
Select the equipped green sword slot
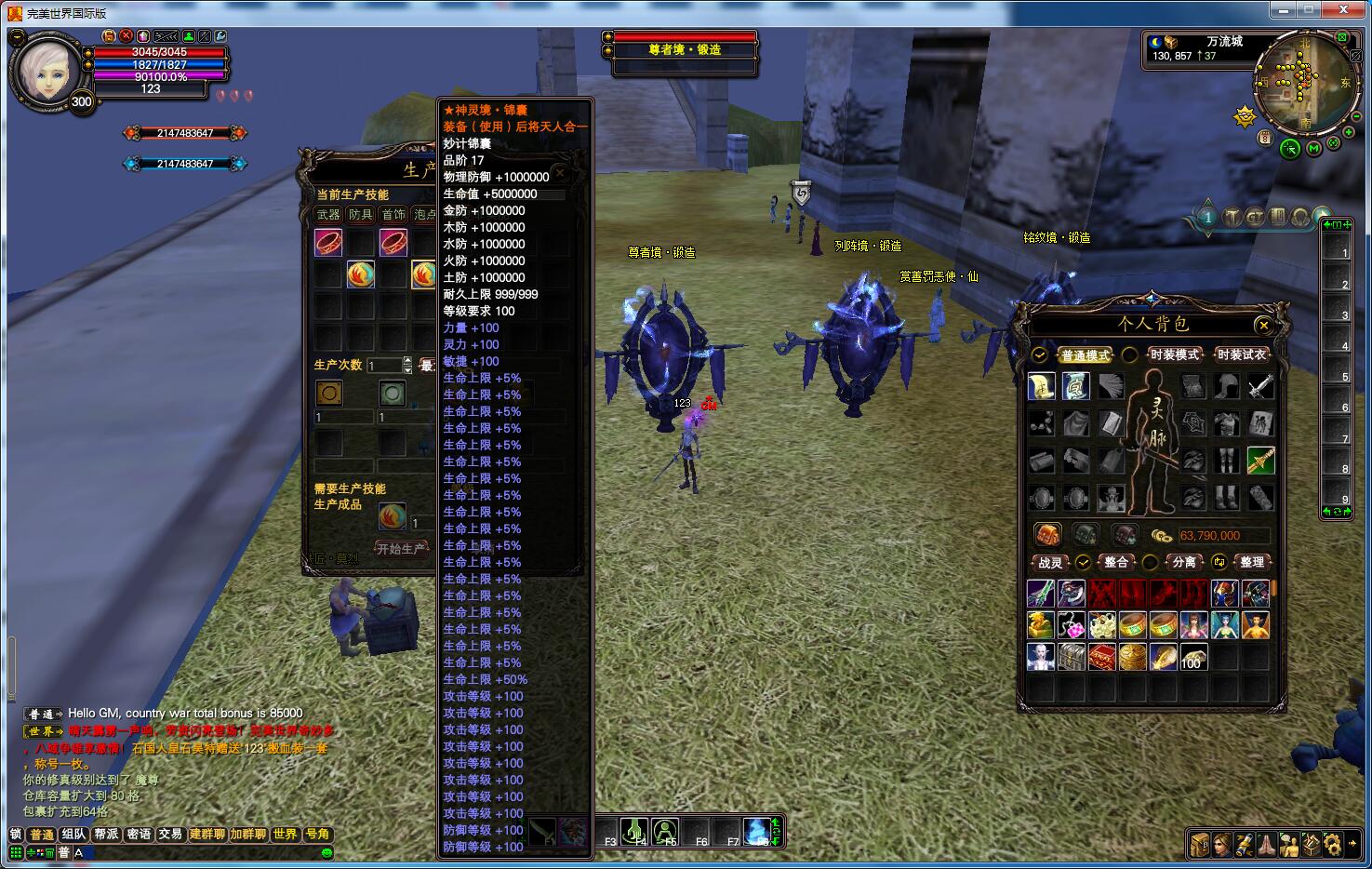[x=1260, y=460]
